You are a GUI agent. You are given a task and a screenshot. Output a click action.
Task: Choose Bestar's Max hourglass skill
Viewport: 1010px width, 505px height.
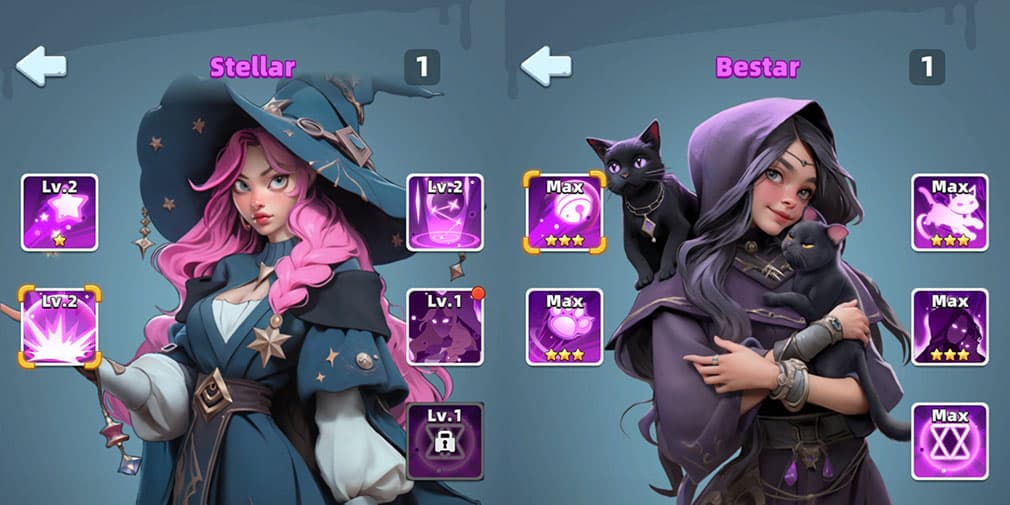click(x=949, y=441)
